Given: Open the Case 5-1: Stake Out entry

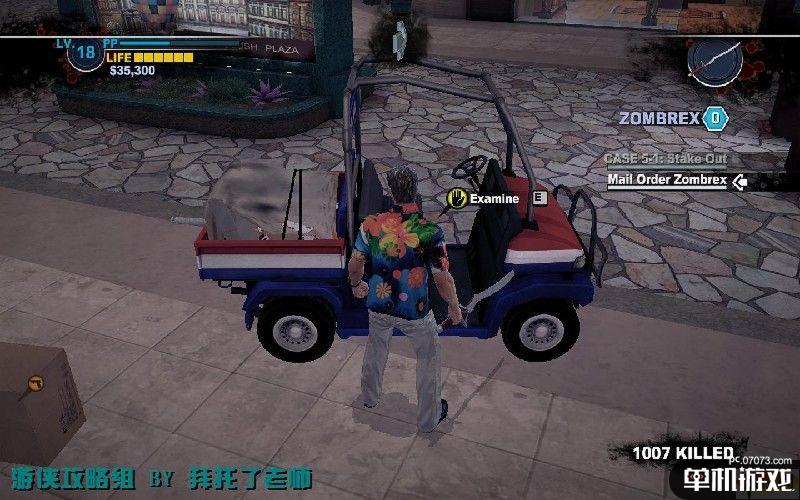Looking at the screenshot, I should (x=665, y=159).
